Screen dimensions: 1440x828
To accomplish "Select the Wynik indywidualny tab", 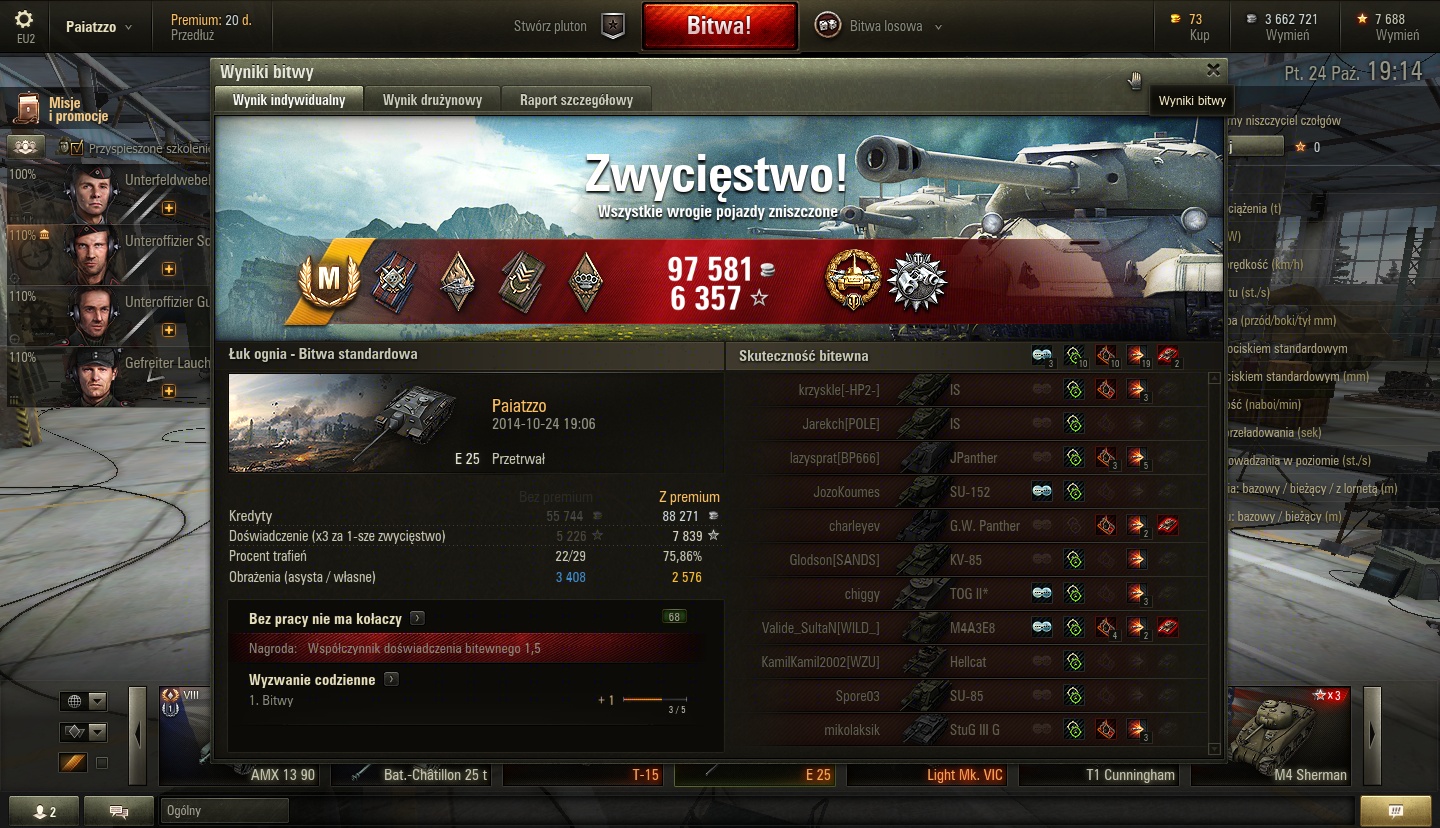I will [289, 100].
